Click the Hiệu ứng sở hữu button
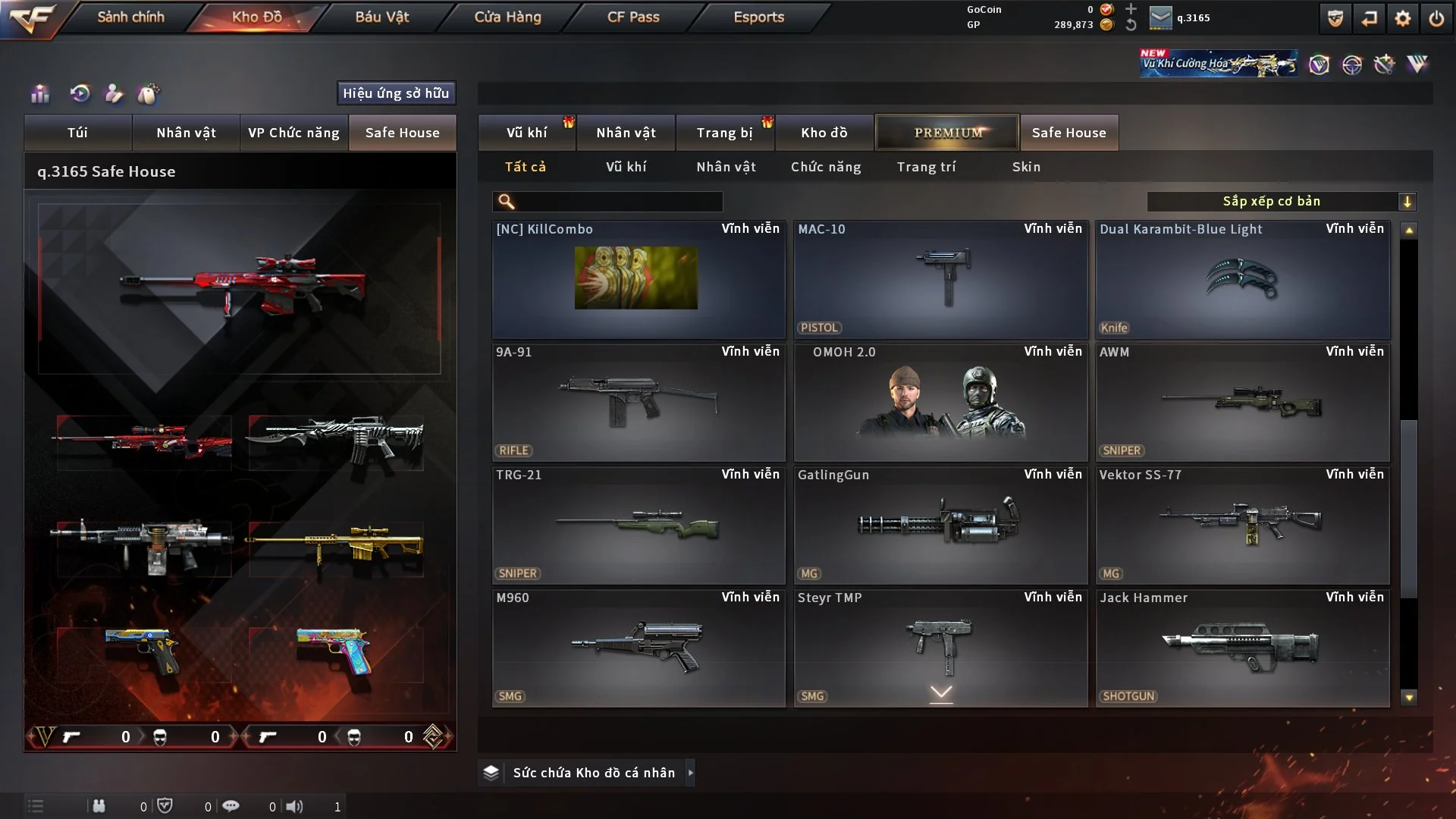Viewport: 1456px width, 819px height. pos(396,93)
